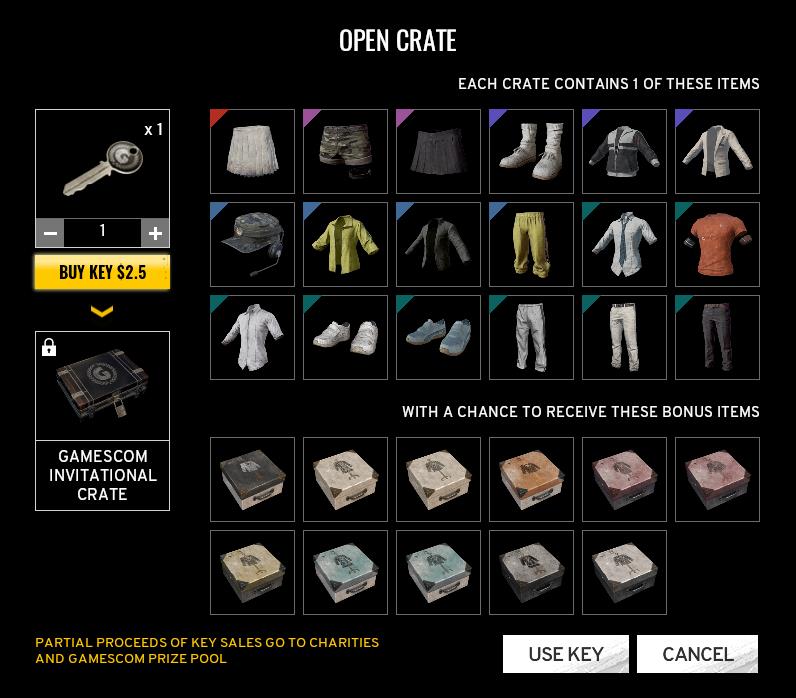The image size is (796, 698).
Task: Pick the dark slim pants item
Action: click(x=717, y=337)
